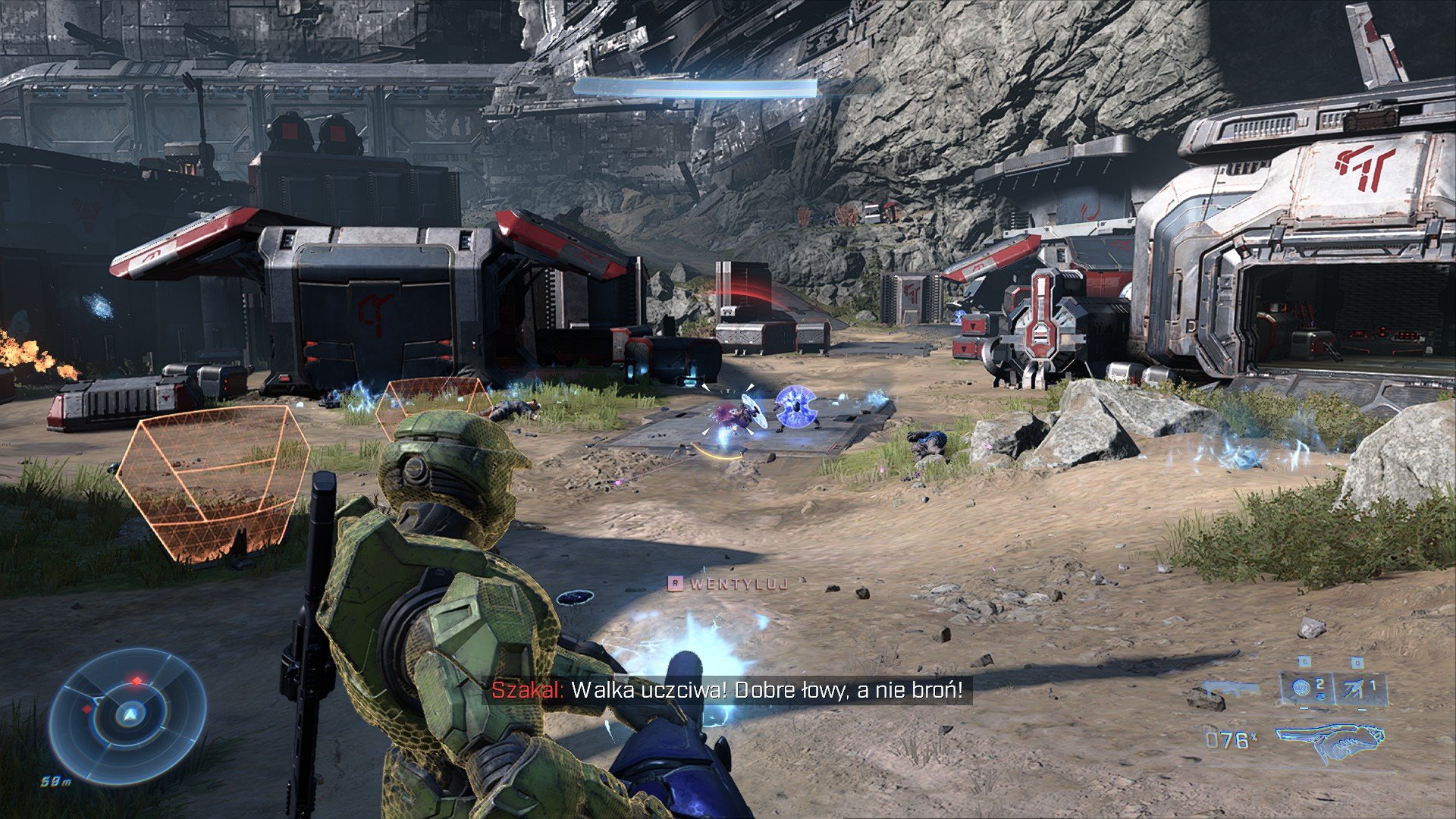Switch to the secondary weapon silhouette
The height and width of the screenshot is (819, 1456).
[x=1232, y=689]
